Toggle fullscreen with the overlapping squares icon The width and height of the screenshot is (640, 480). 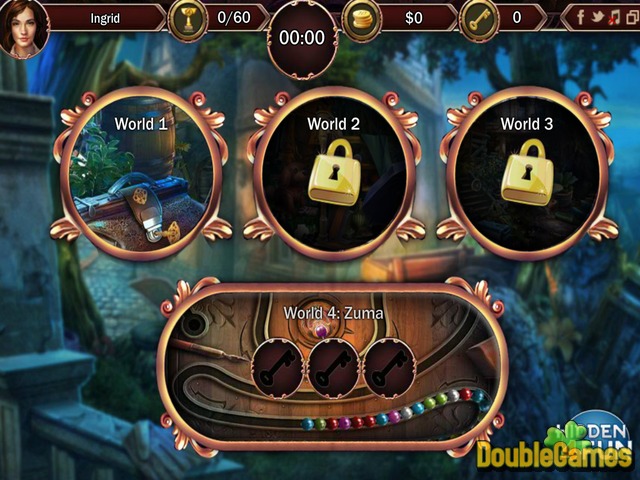(x=631, y=17)
